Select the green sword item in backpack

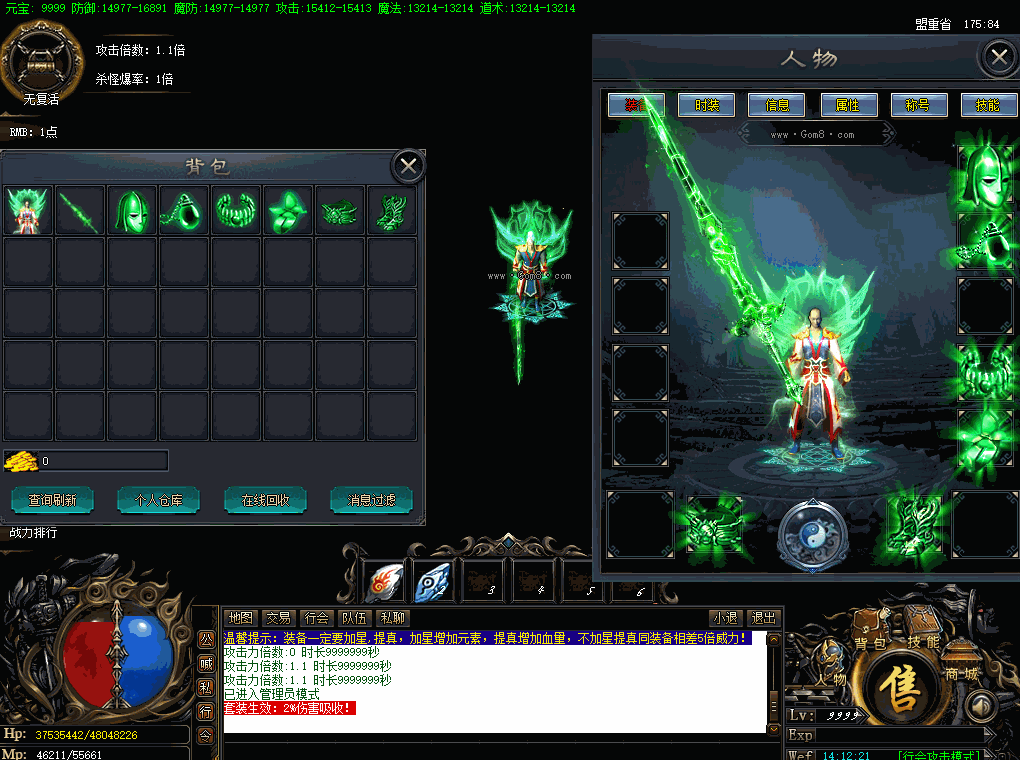80,211
